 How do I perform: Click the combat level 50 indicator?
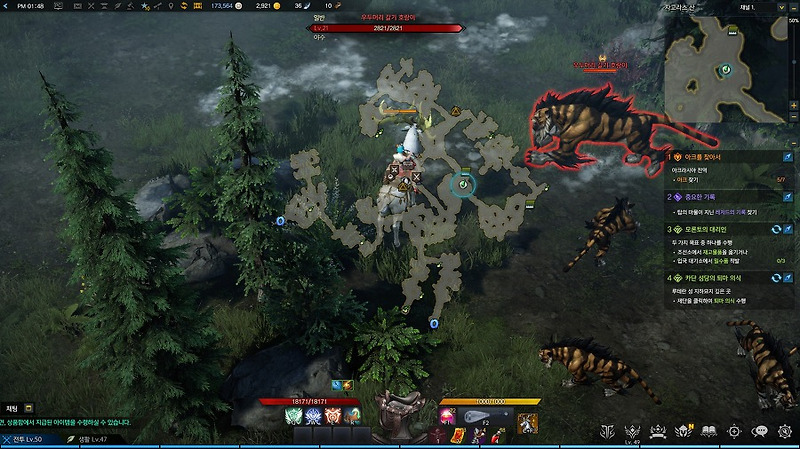(27, 439)
